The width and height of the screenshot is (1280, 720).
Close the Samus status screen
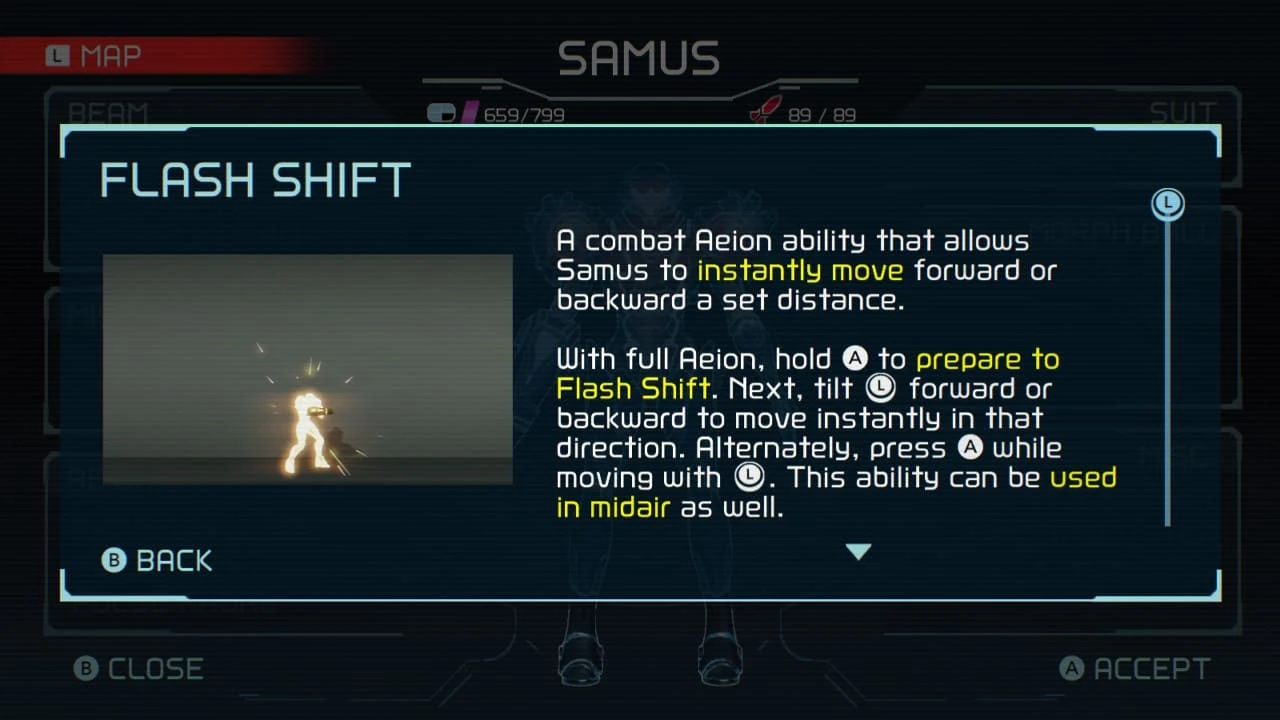click(139, 669)
